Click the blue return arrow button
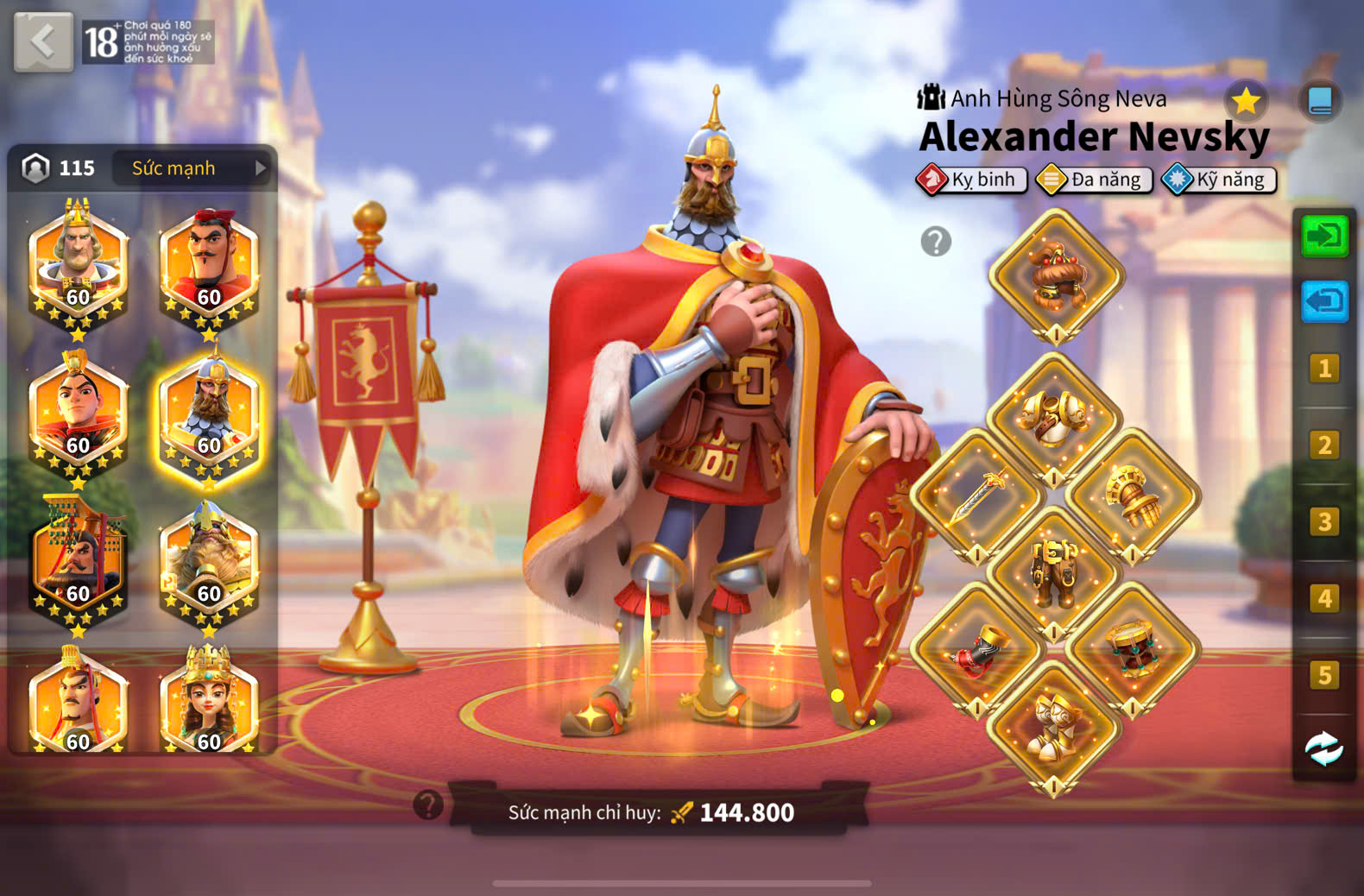This screenshot has width=1364, height=896. (1323, 301)
